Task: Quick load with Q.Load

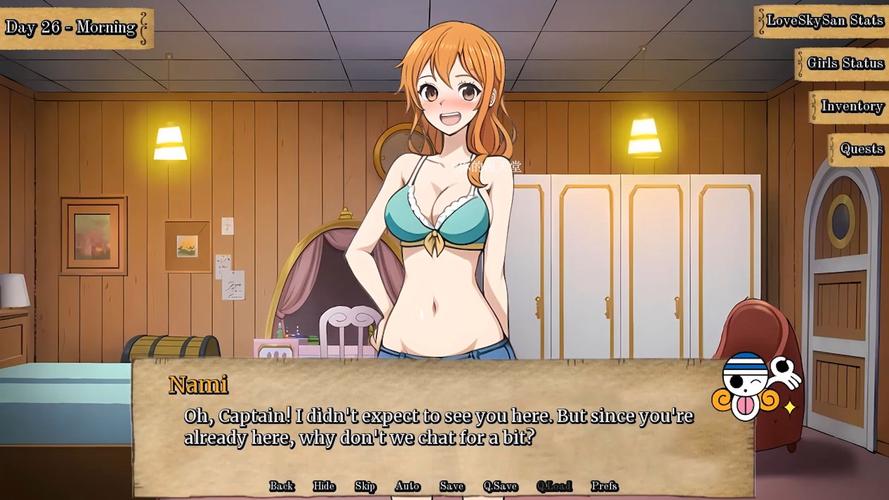Action: click(554, 486)
